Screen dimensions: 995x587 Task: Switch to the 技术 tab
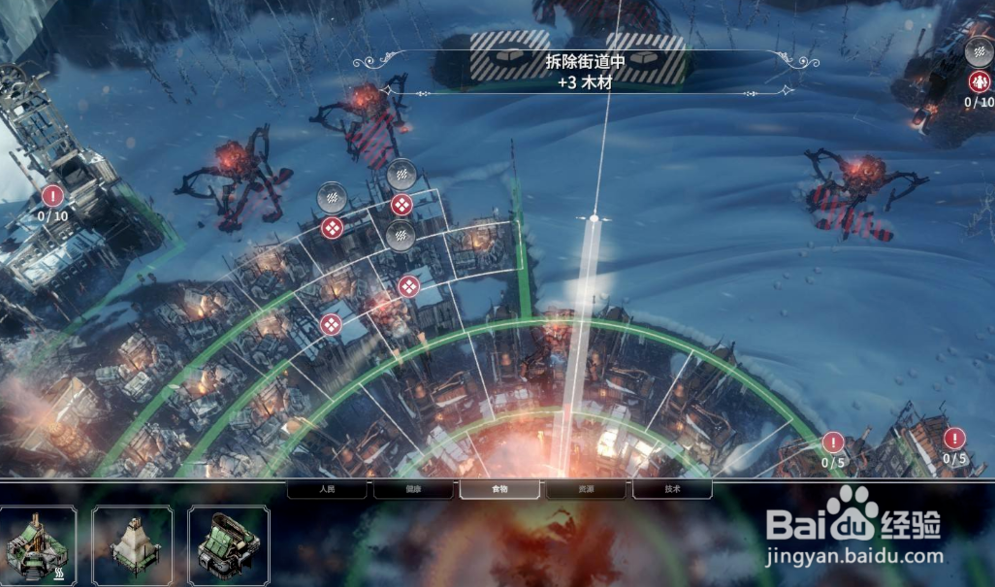pyautogui.click(x=672, y=490)
